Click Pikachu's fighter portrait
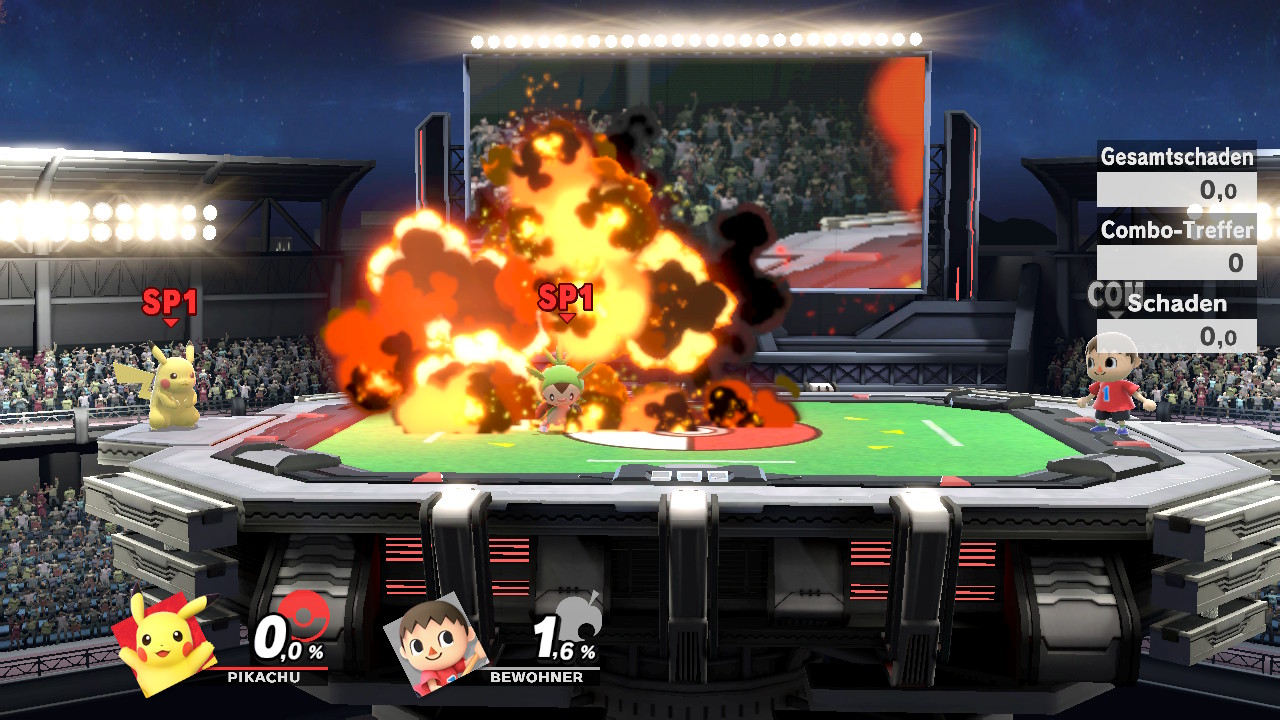The width and height of the screenshot is (1280, 720). click(165, 642)
